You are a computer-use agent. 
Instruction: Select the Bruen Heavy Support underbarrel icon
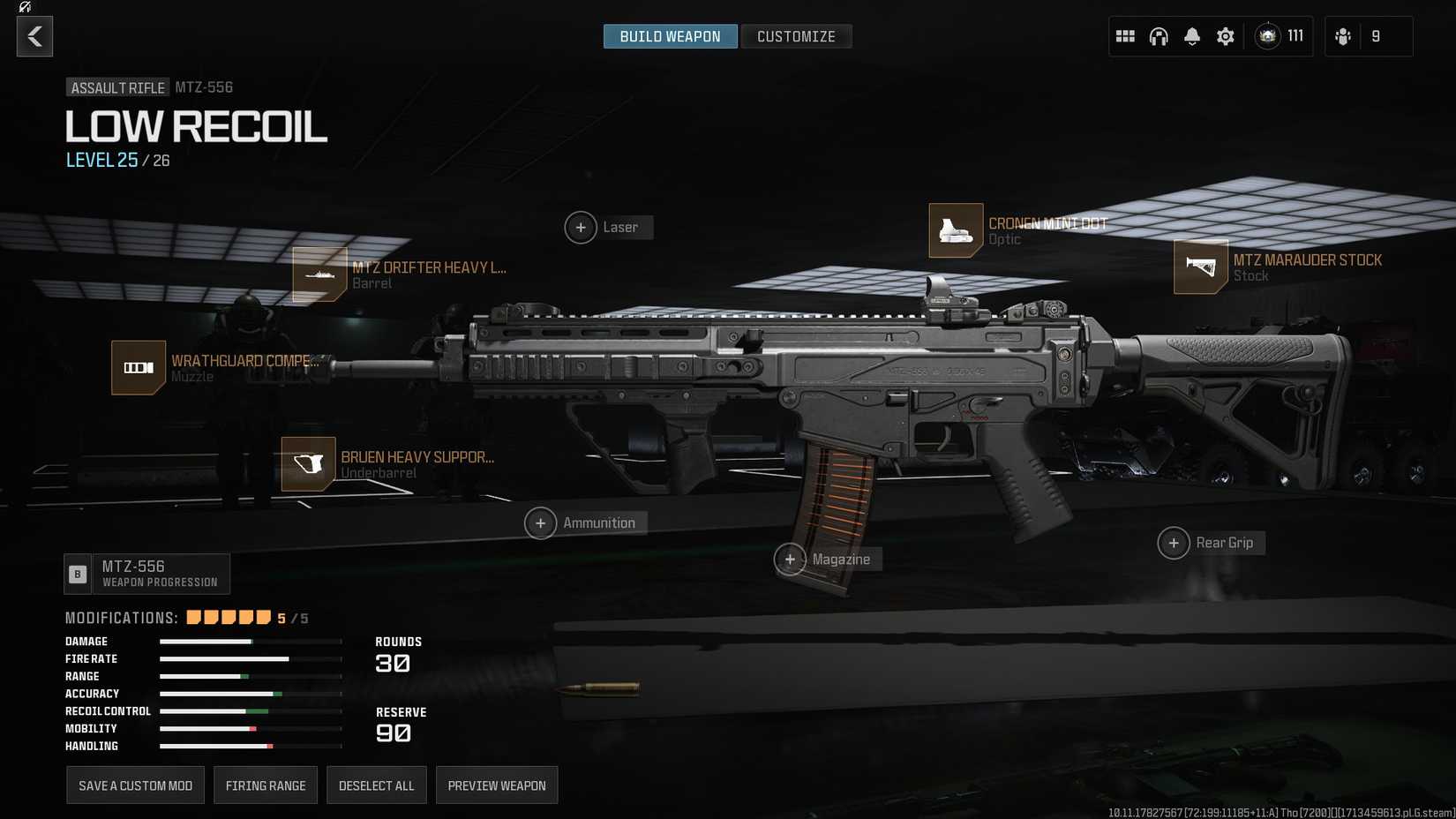(x=306, y=464)
